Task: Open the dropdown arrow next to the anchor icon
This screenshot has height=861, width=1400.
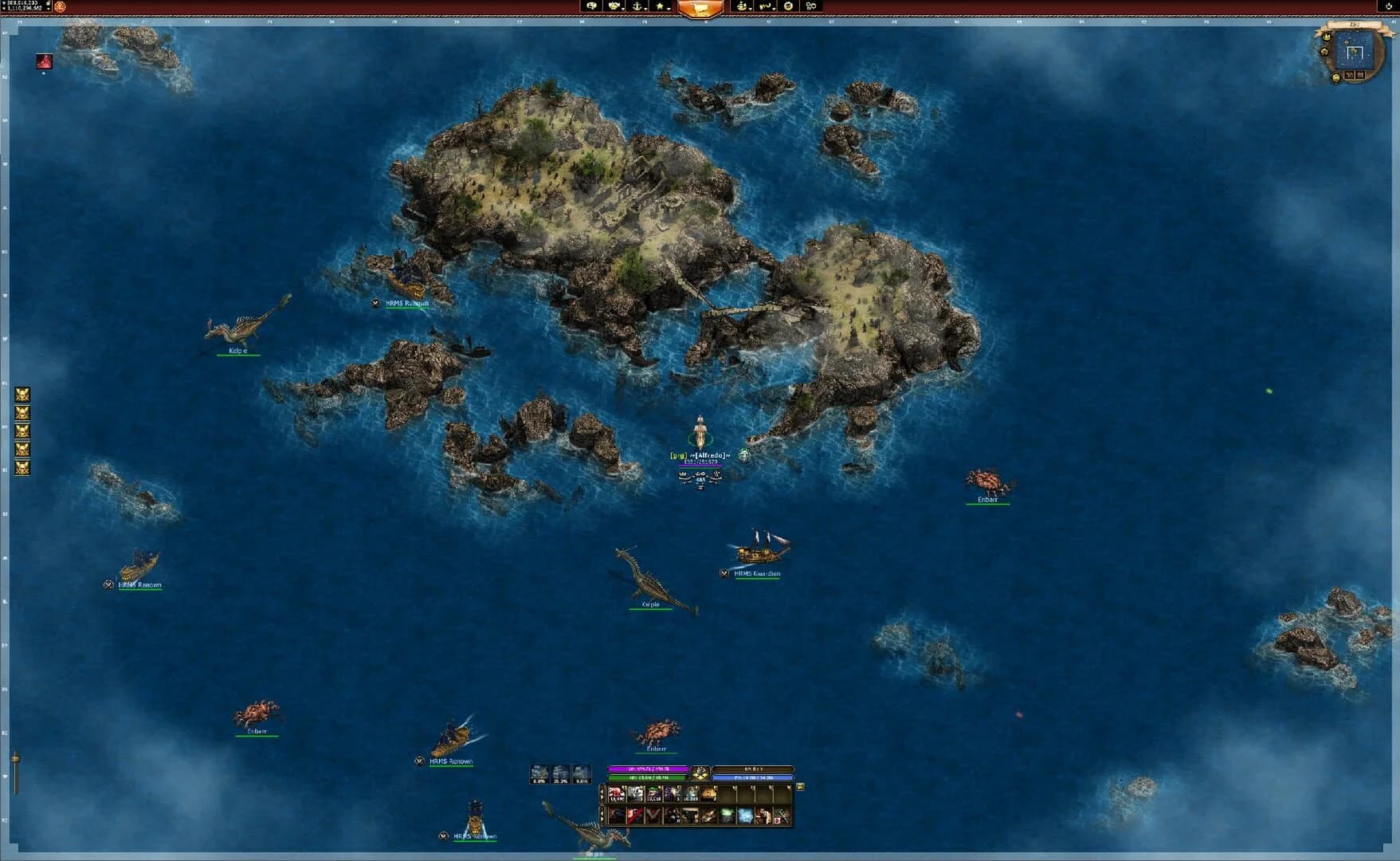Action: coord(645,10)
